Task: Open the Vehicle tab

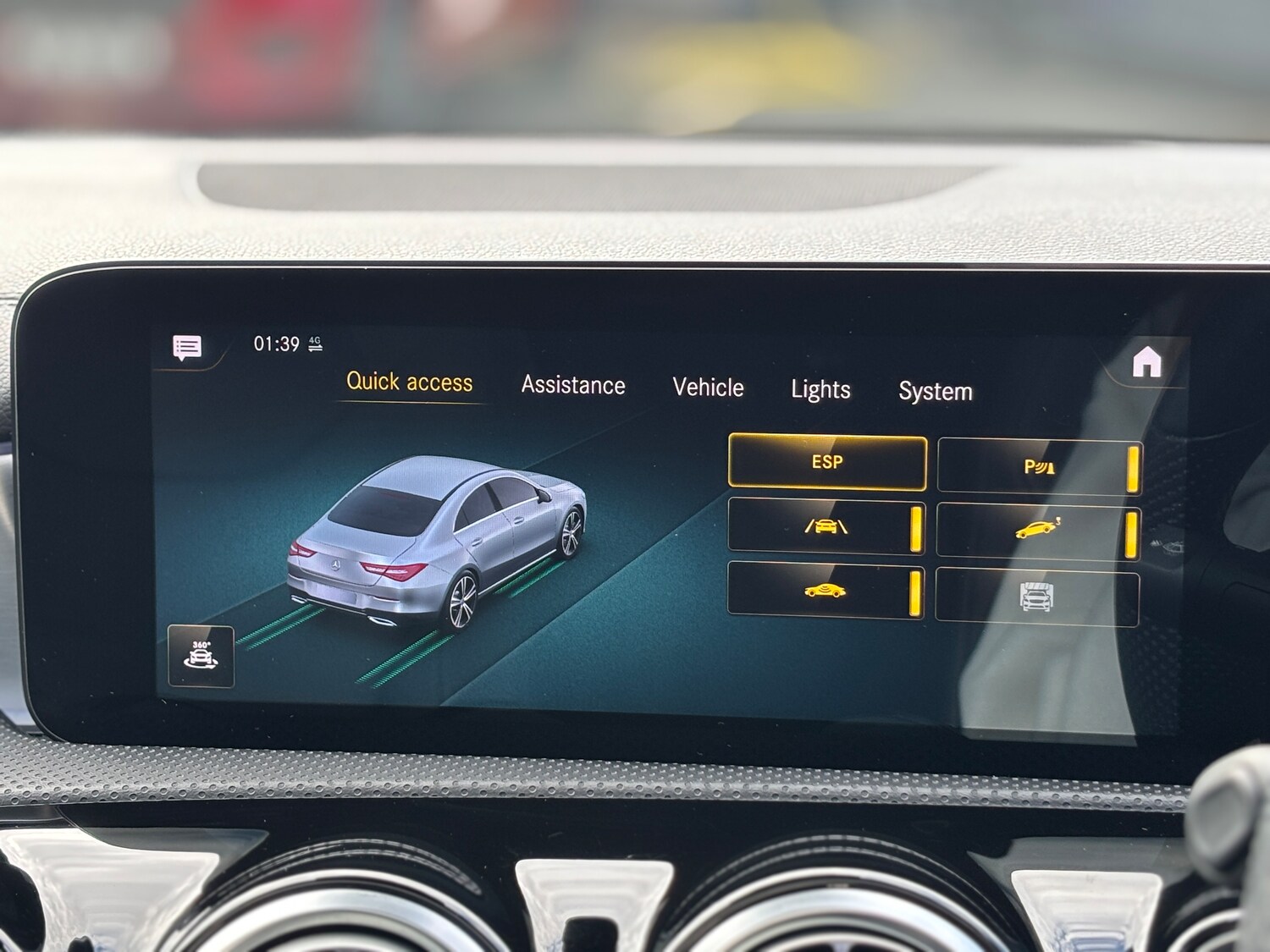Action: pyautogui.click(x=709, y=388)
